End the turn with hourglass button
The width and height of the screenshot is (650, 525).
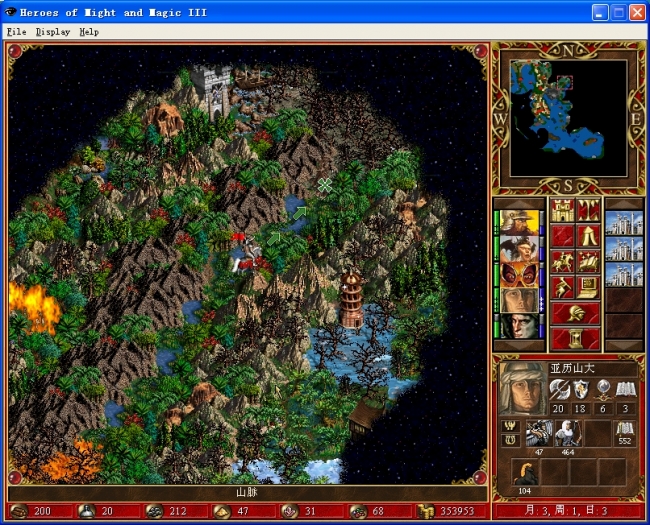(575, 339)
